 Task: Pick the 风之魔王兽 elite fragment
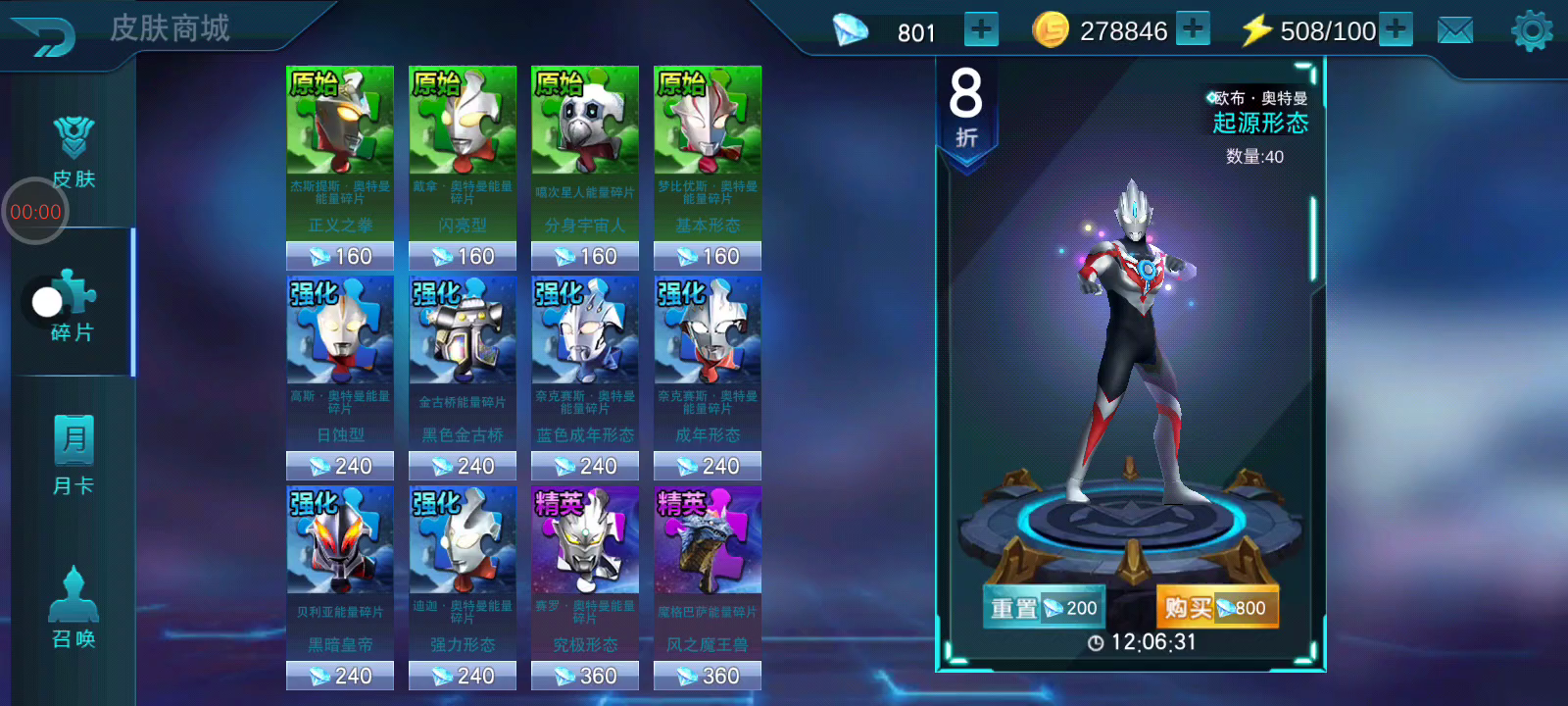[x=707, y=586]
